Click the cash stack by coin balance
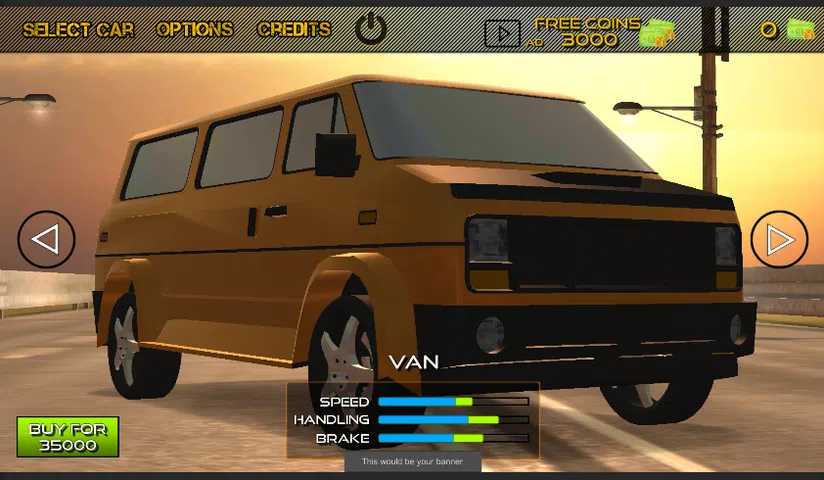Image resolution: width=824 pixels, height=480 pixels. click(x=800, y=30)
